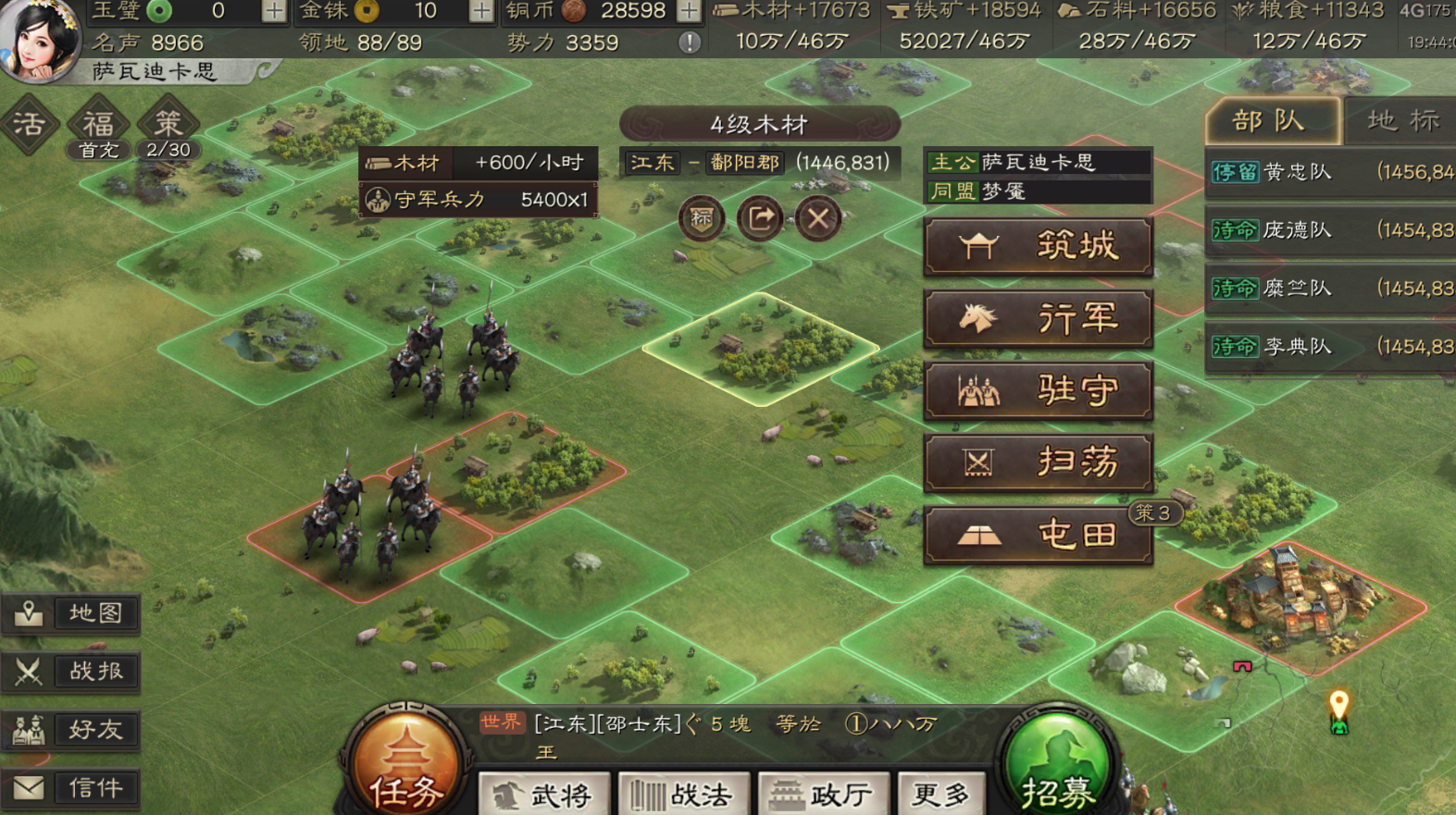Open the 武将 generals menu
This screenshot has width=1456, height=815.
point(542,793)
